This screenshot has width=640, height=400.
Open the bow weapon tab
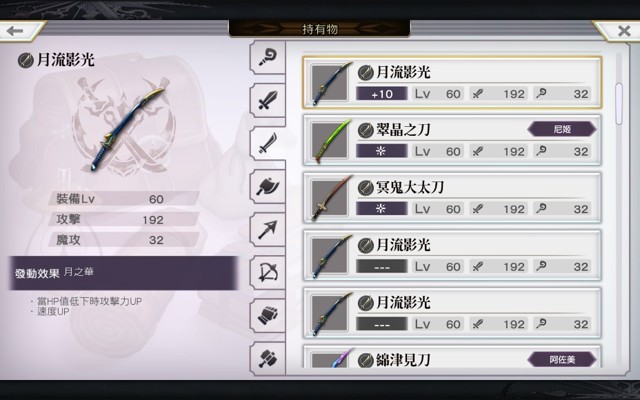(269, 272)
